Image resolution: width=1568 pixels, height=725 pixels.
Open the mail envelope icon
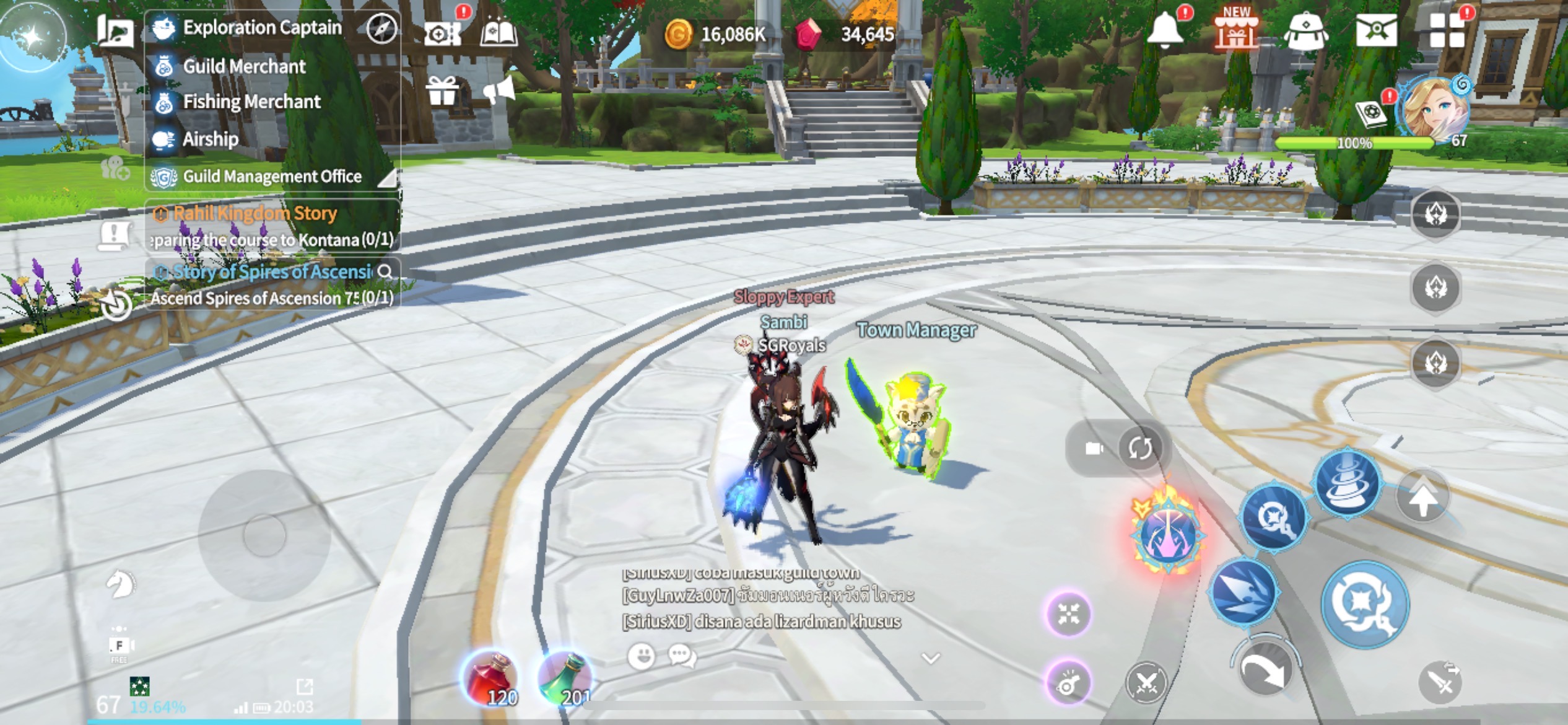pyautogui.click(x=1375, y=30)
